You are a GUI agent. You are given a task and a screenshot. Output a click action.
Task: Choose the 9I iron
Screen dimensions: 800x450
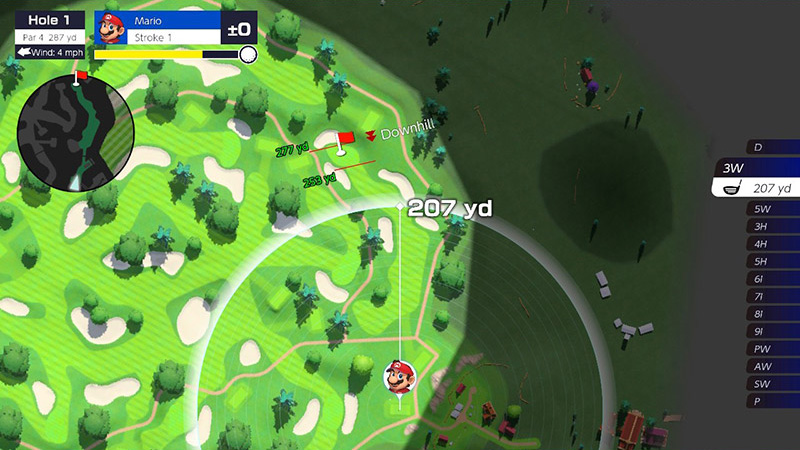tap(771, 331)
